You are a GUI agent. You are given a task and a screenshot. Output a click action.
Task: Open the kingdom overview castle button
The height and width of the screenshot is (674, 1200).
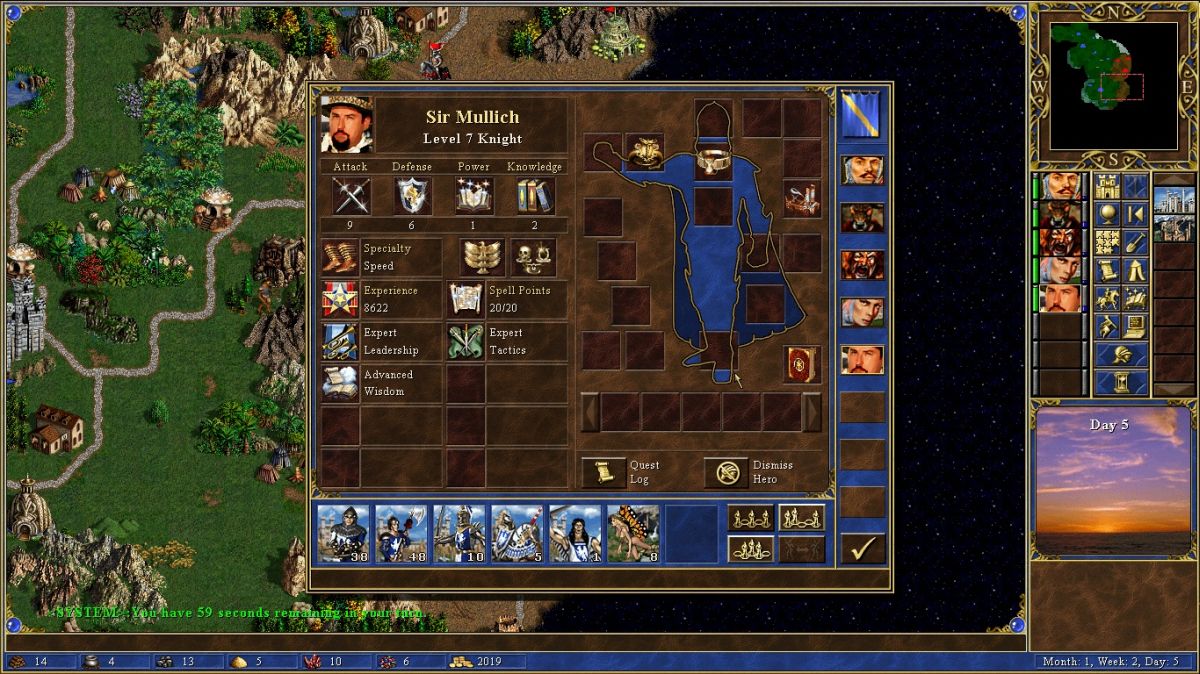[x=1107, y=187]
